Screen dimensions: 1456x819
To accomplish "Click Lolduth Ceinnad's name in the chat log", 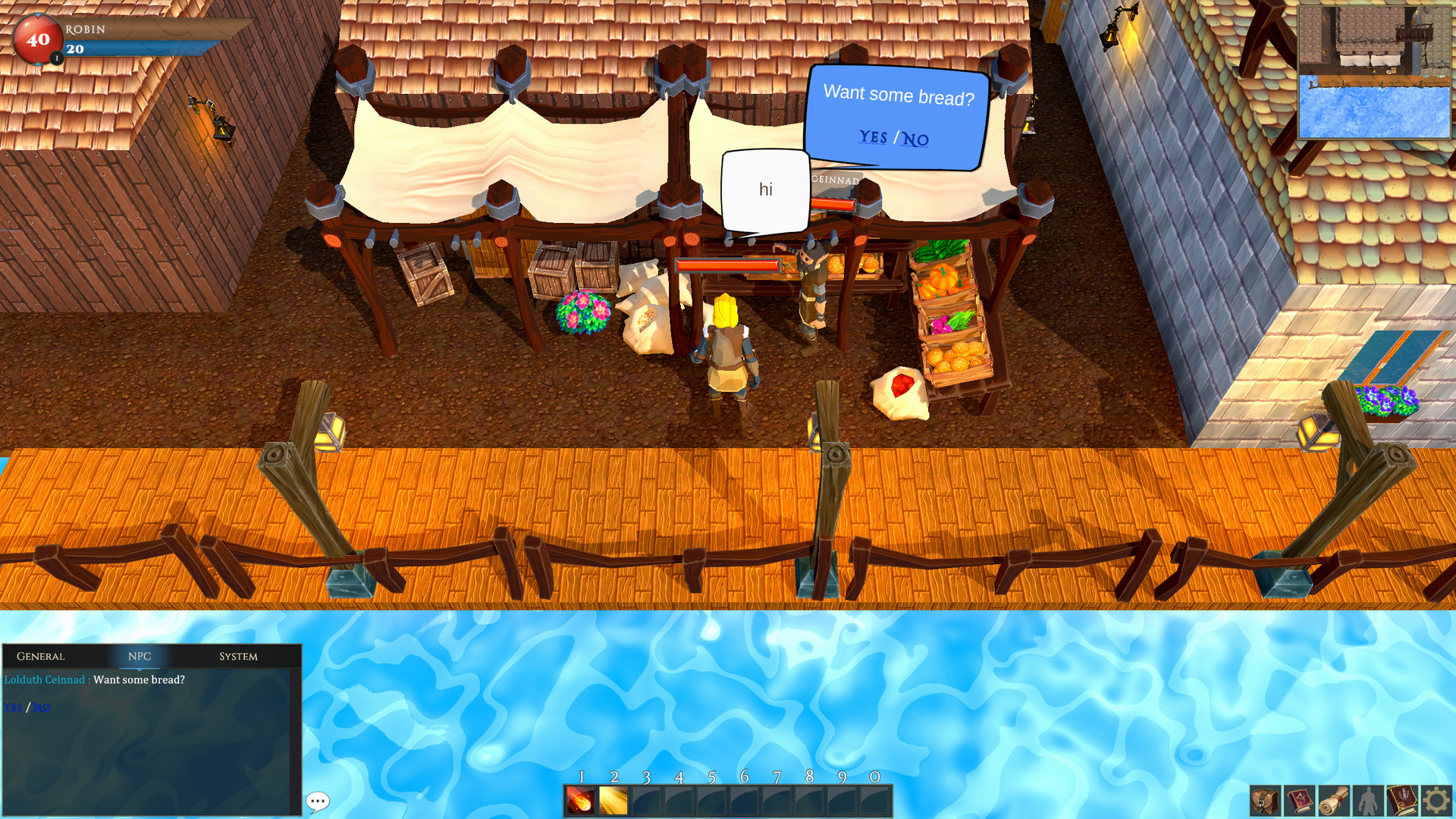I will (45, 680).
